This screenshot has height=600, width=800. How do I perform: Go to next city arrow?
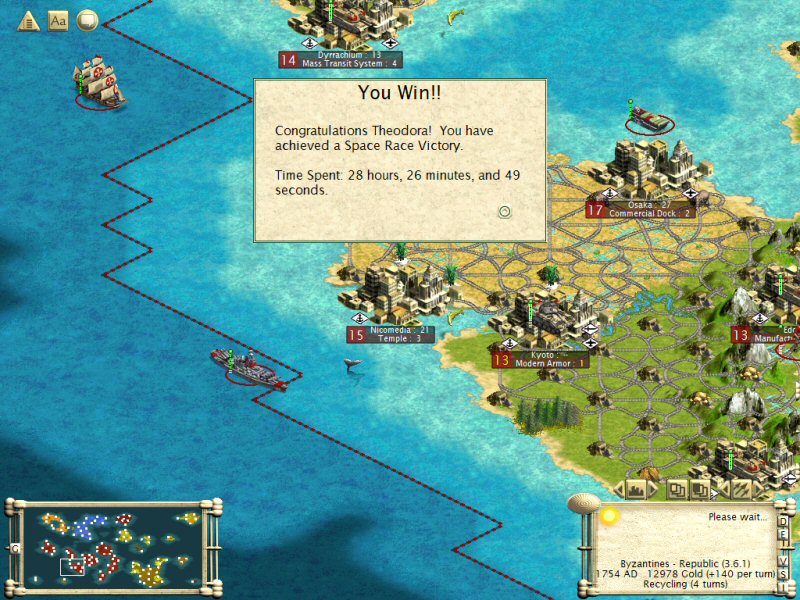coord(652,489)
